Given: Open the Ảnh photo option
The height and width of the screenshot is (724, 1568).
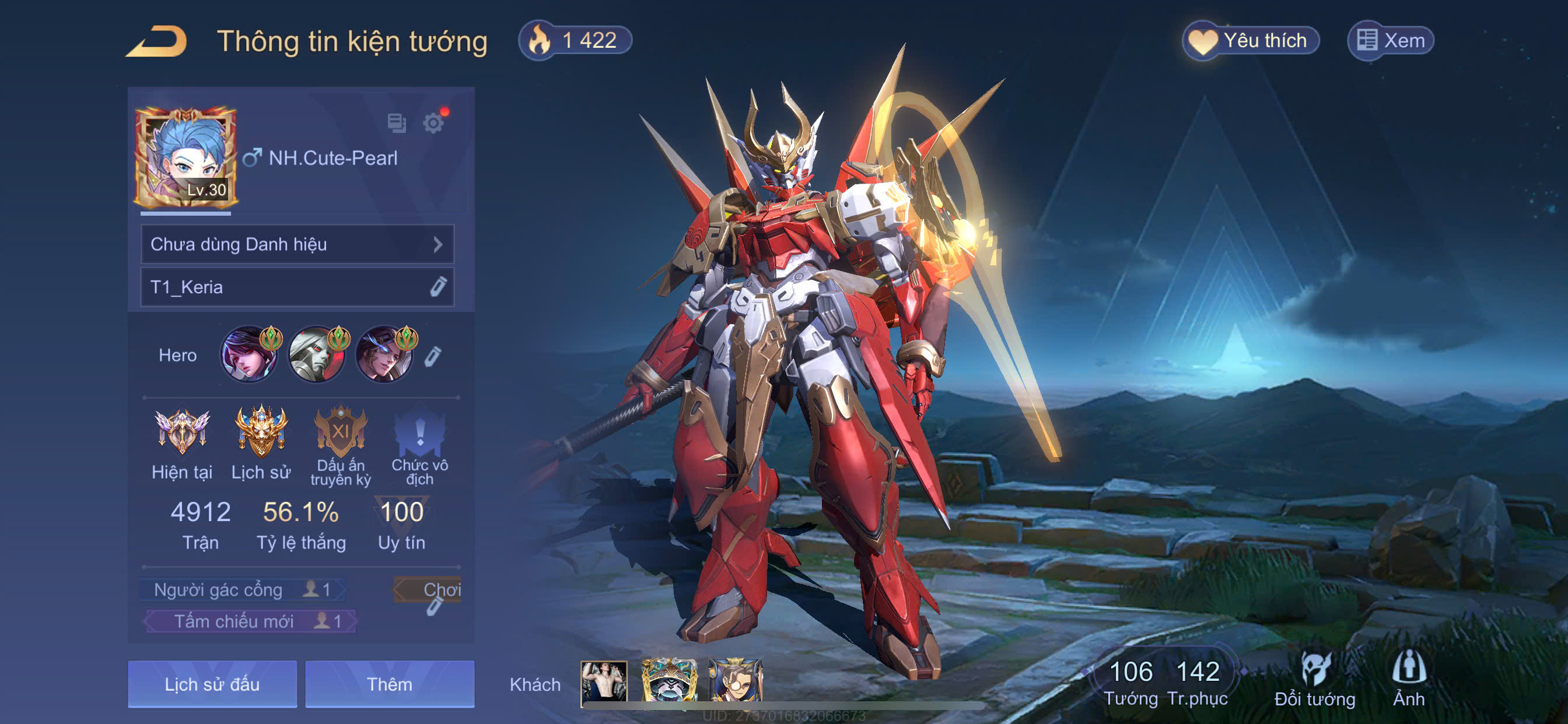Looking at the screenshot, I should click(x=1408, y=679).
